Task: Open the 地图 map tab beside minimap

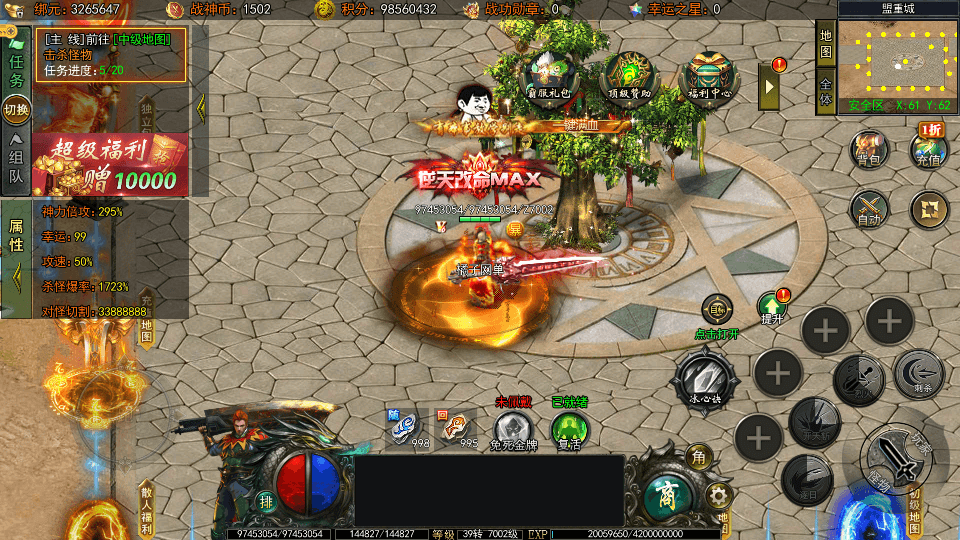Action: (825, 43)
